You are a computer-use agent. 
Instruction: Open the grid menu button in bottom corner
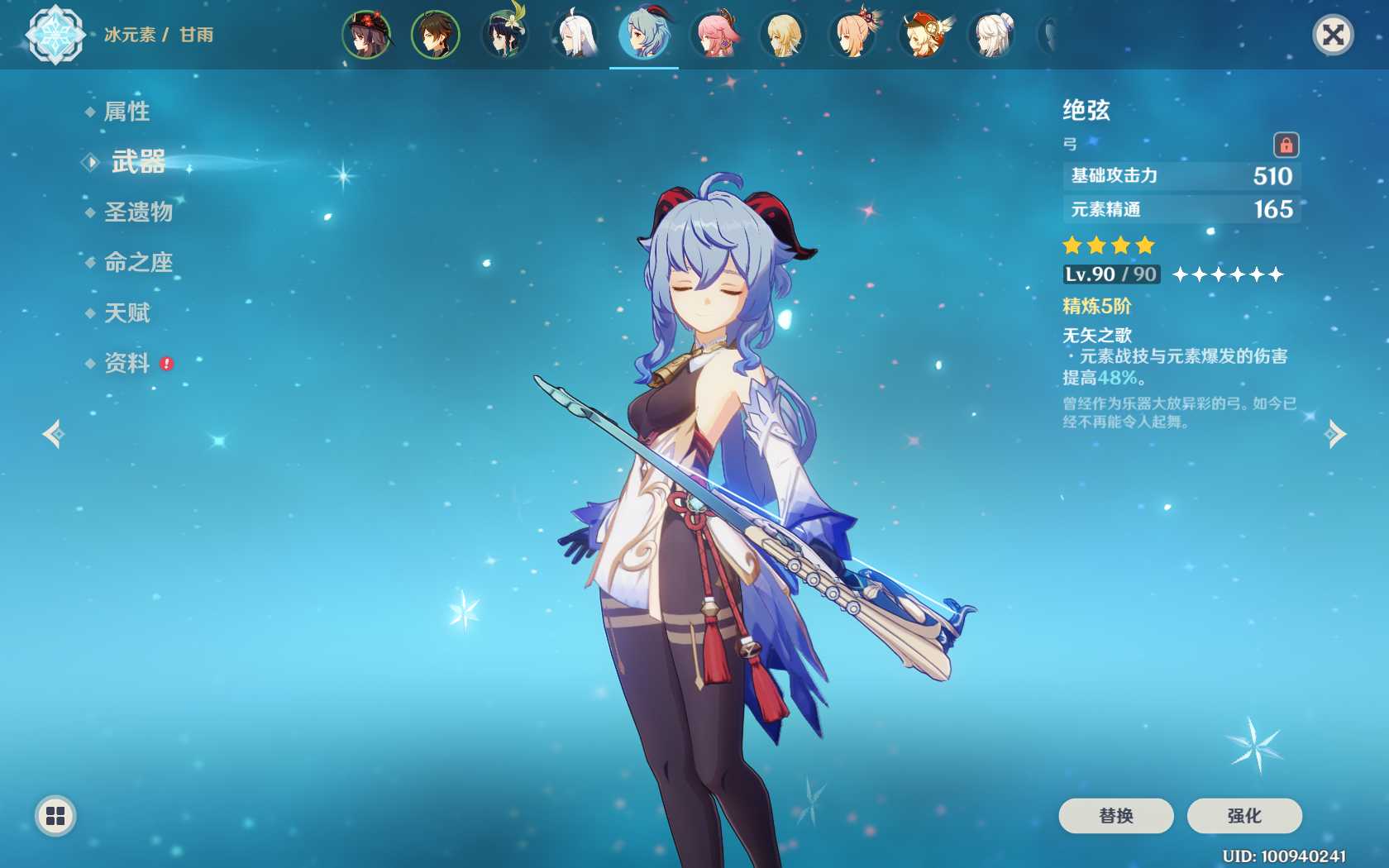tap(55, 816)
